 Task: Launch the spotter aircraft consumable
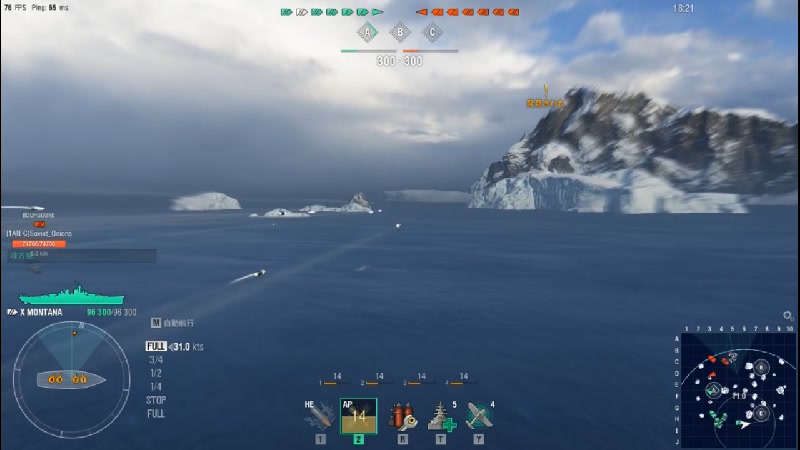(x=479, y=415)
